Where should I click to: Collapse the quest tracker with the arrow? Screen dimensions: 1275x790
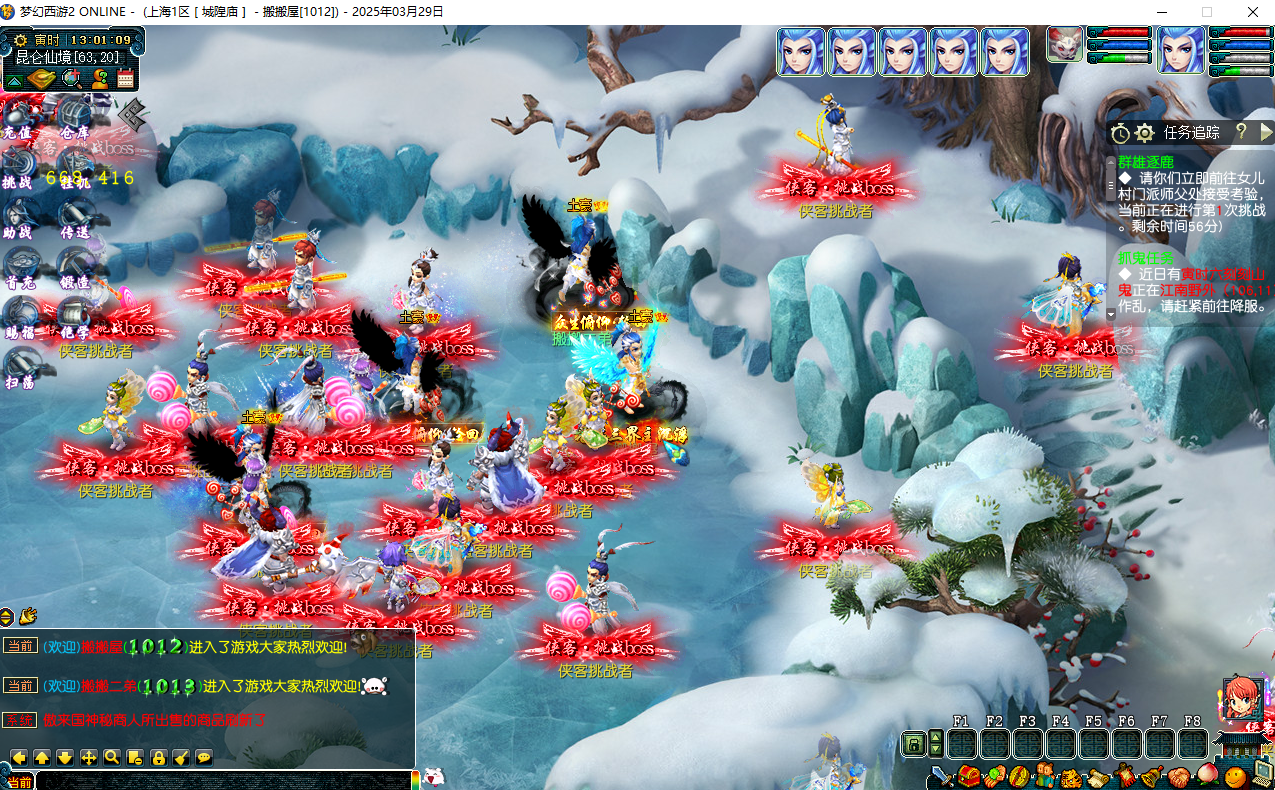pyautogui.click(x=1266, y=132)
